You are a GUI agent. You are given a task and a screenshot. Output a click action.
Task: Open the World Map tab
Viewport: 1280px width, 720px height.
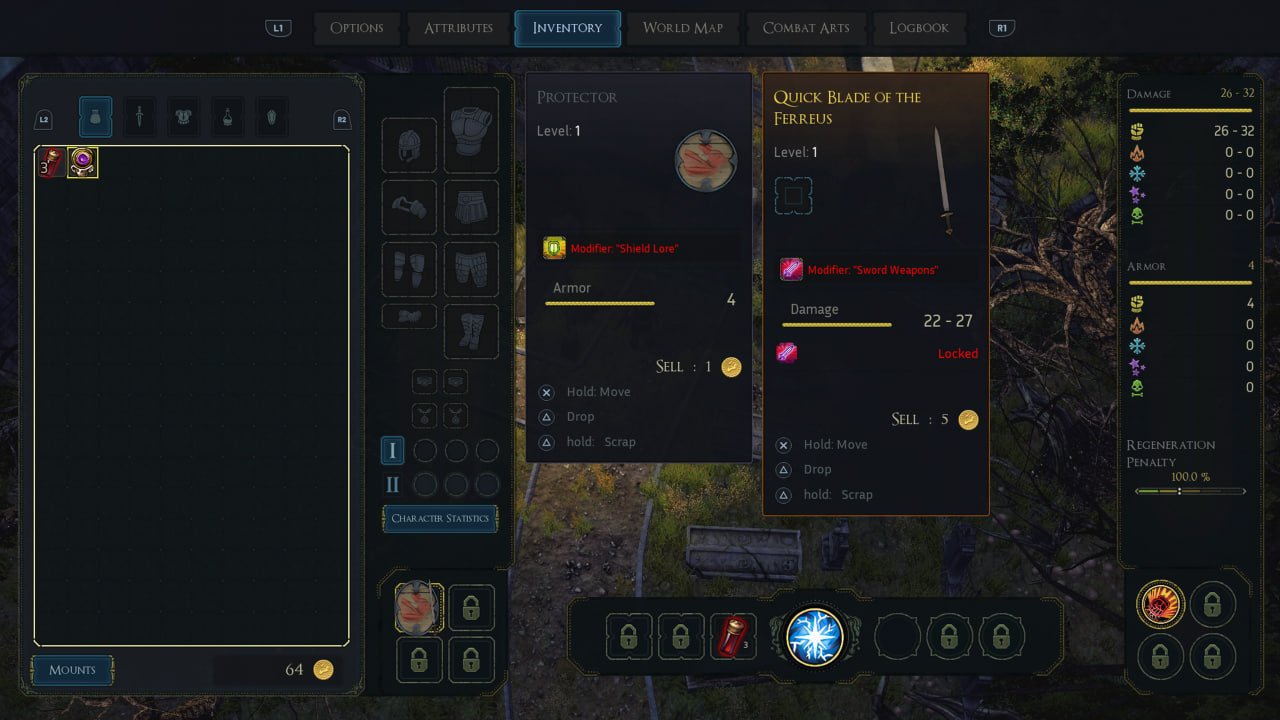coord(682,28)
